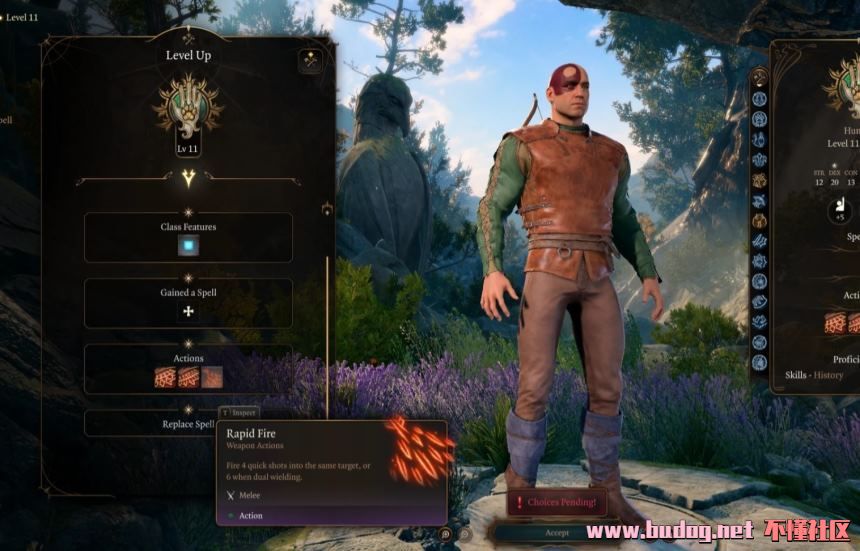Switch to the History tab
This screenshot has width=860, height=551.
pos(828,375)
